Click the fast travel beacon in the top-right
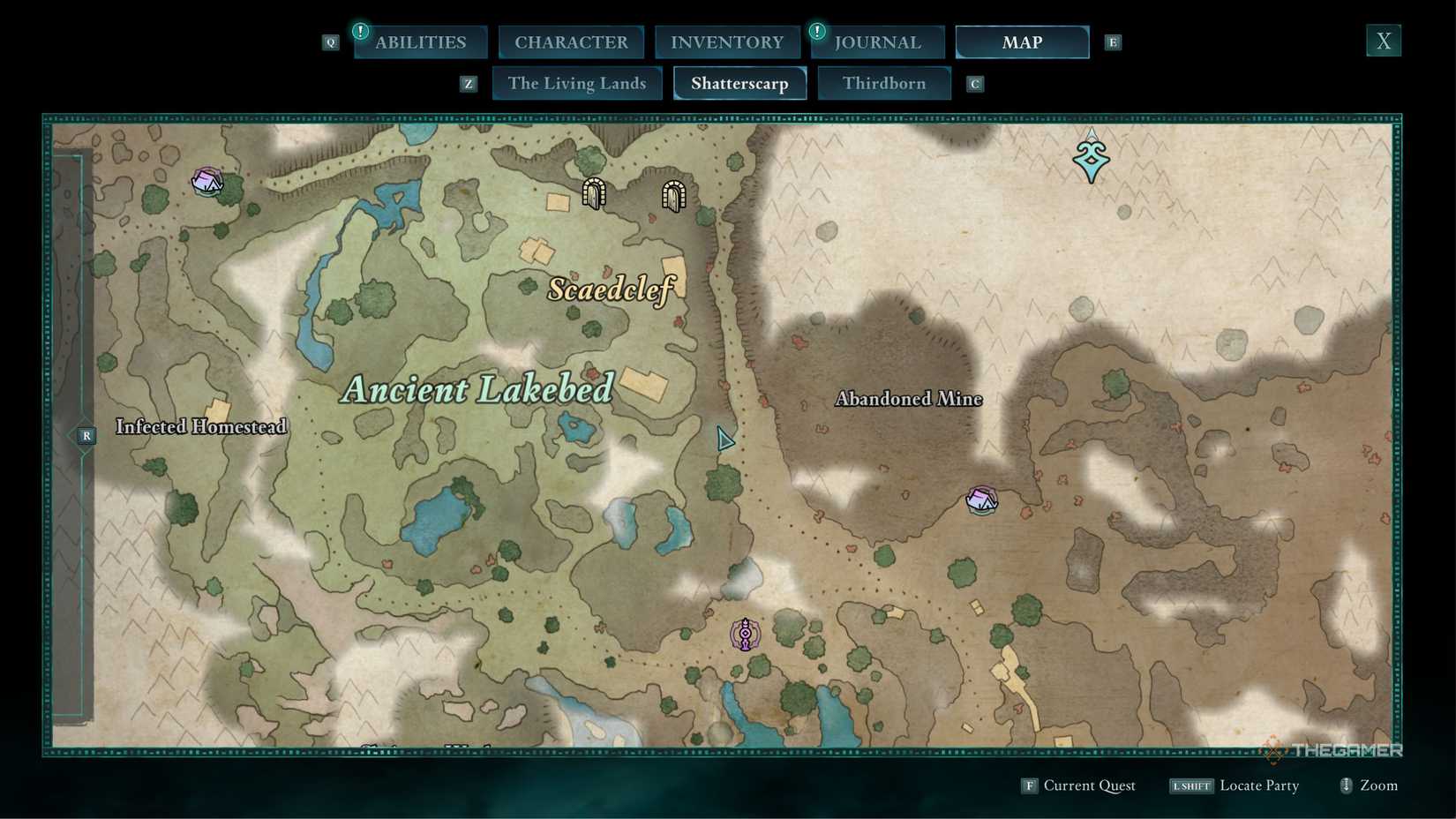The height and width of the screenshot is (819, 1456). pyautogui.click(x=1091, y=157)
